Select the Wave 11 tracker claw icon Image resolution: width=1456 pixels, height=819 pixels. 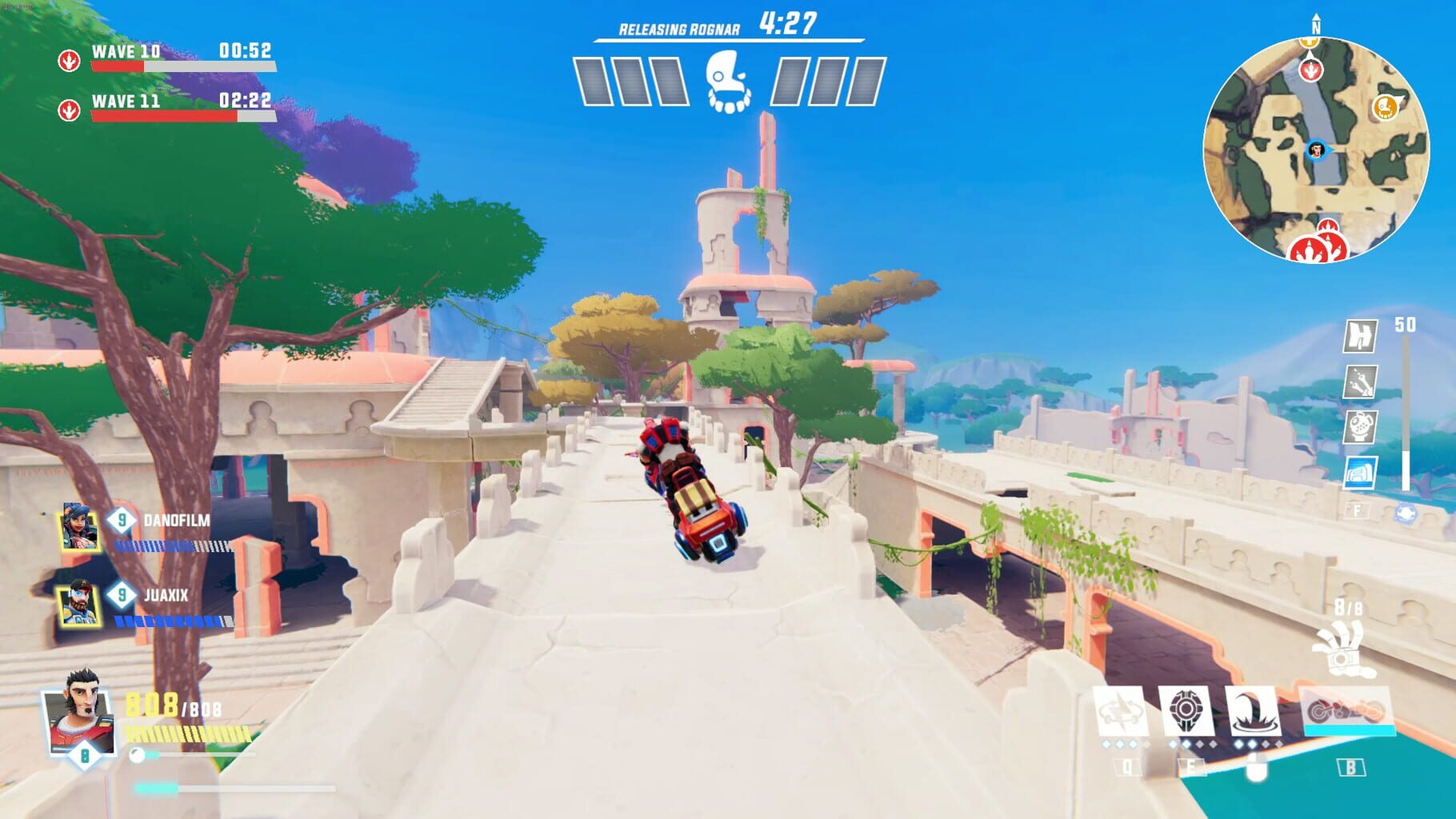point(70,110)
